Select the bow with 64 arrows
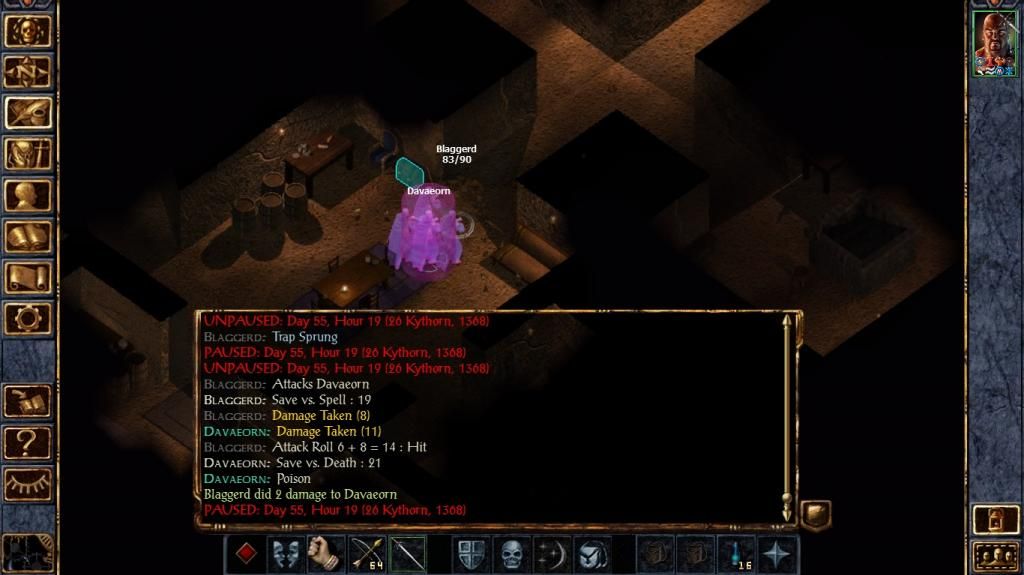This screenshot has width=1024, height=575. (x=367, y=554)
